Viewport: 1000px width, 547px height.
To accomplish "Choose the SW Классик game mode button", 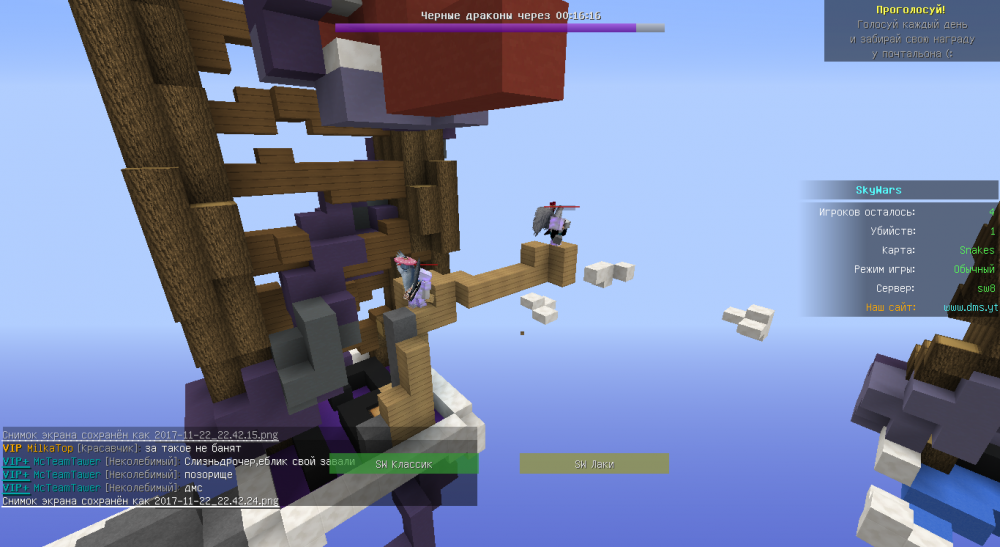I will [402, 464].
